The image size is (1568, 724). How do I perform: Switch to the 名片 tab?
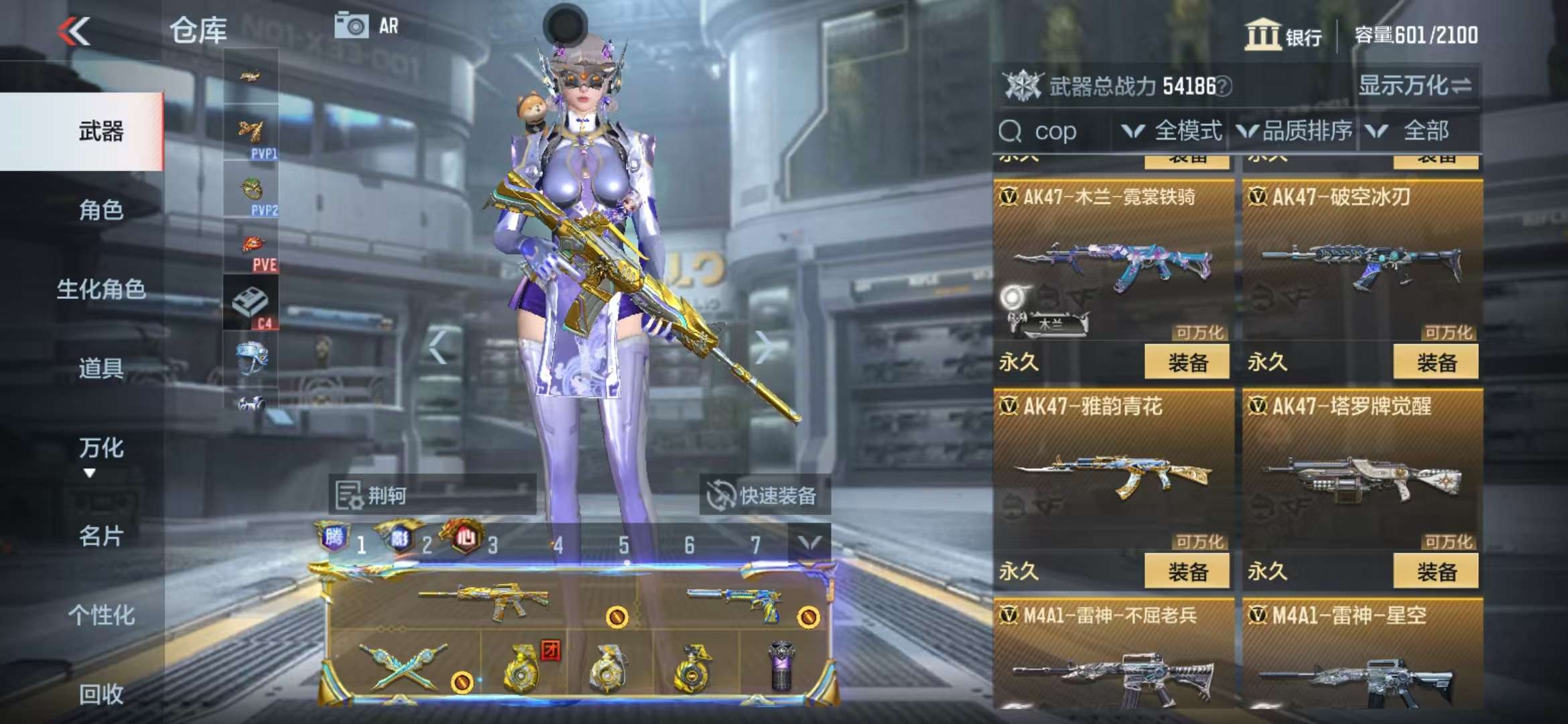(x=101, y=536)
